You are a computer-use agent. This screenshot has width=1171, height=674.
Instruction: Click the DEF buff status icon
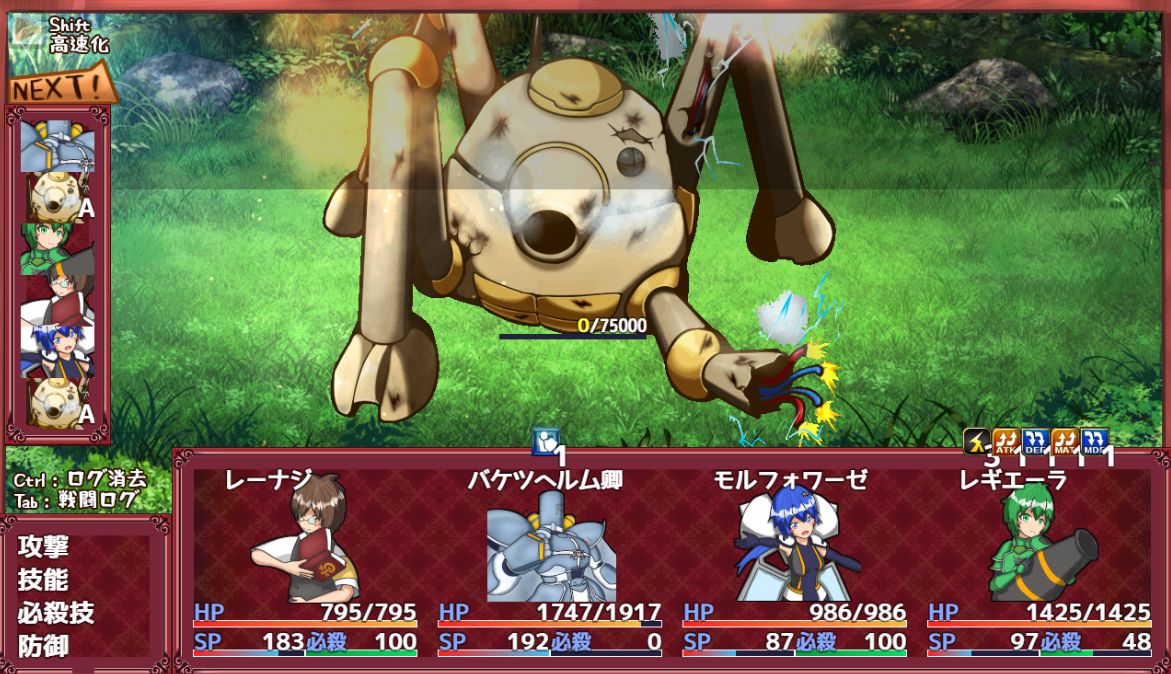click(x=1035, y=441)
